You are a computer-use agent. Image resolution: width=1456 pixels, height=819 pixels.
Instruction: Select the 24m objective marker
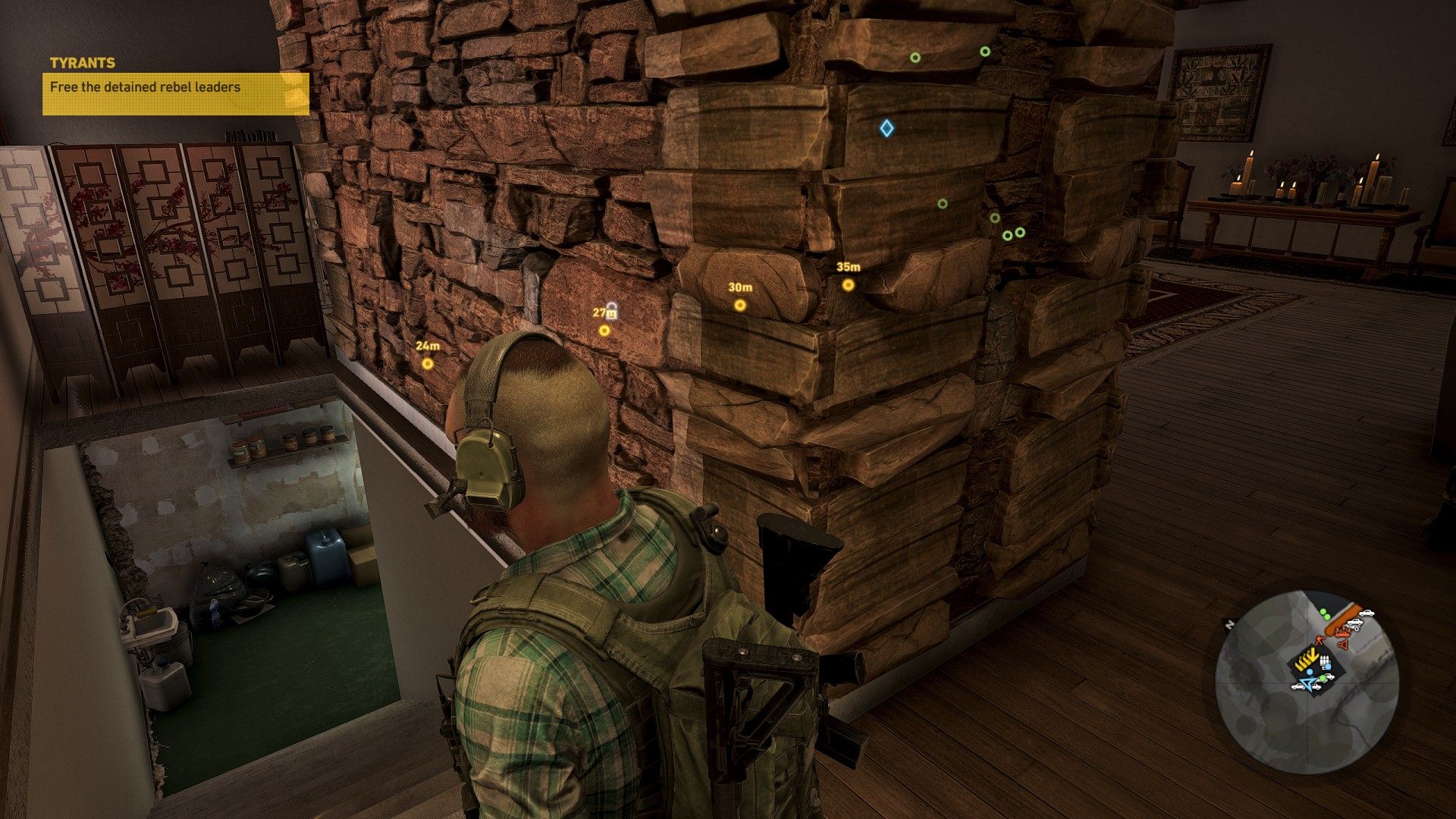click(428, 363)
